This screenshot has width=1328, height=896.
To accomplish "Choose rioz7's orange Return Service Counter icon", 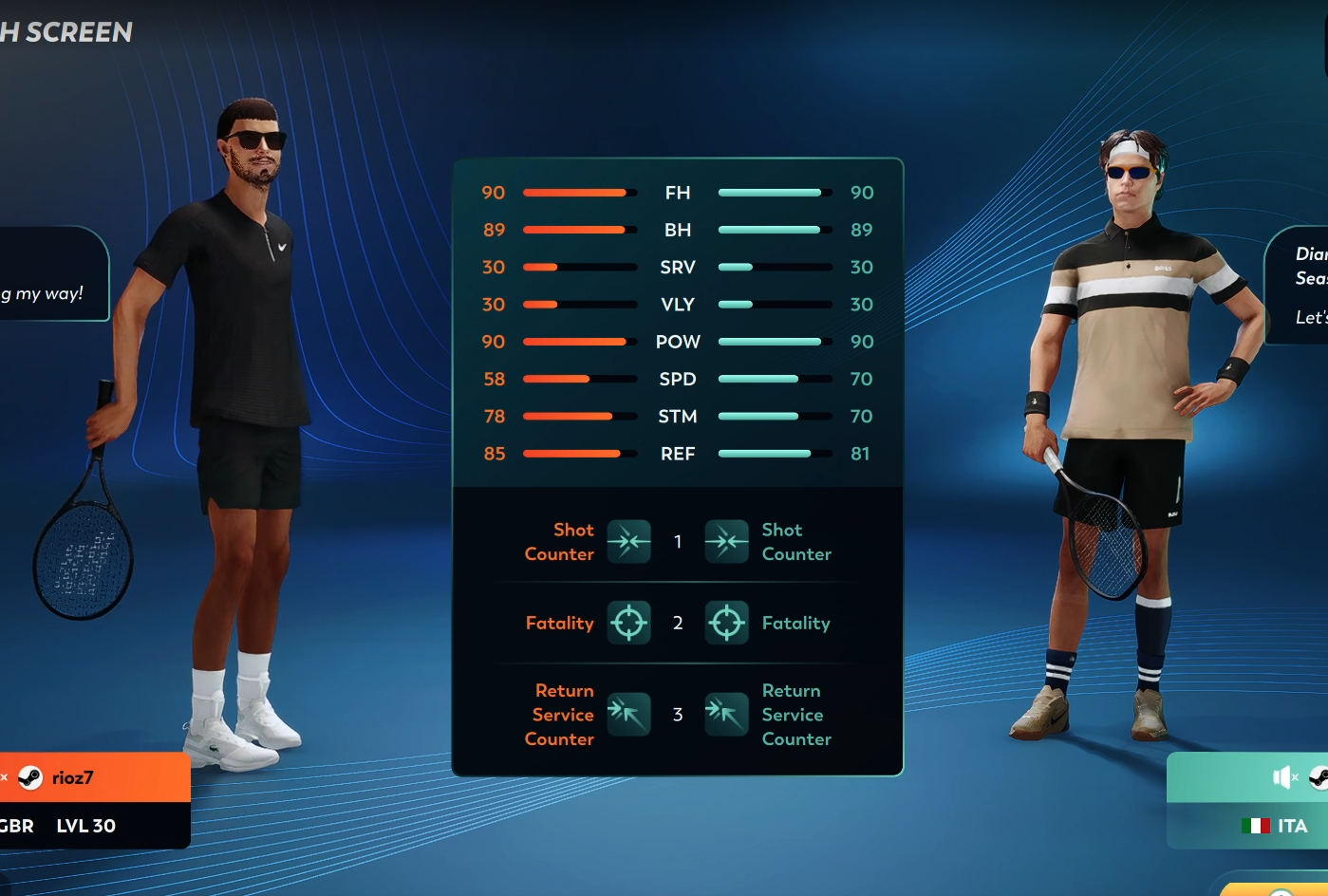I will (x=628, y=714).
